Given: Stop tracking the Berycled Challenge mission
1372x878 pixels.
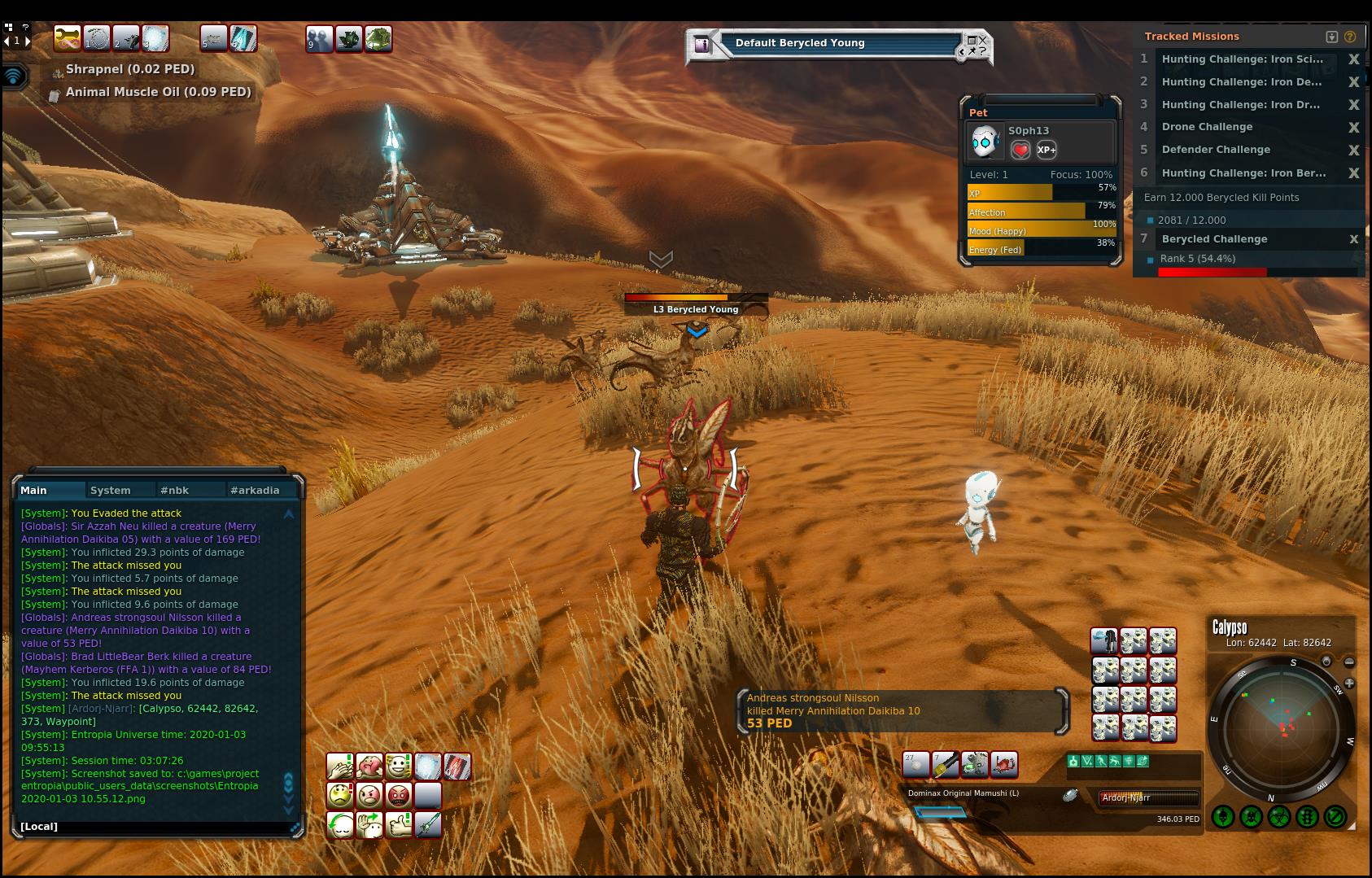Looking at the screenshot, I should (x=1353, y=239).
